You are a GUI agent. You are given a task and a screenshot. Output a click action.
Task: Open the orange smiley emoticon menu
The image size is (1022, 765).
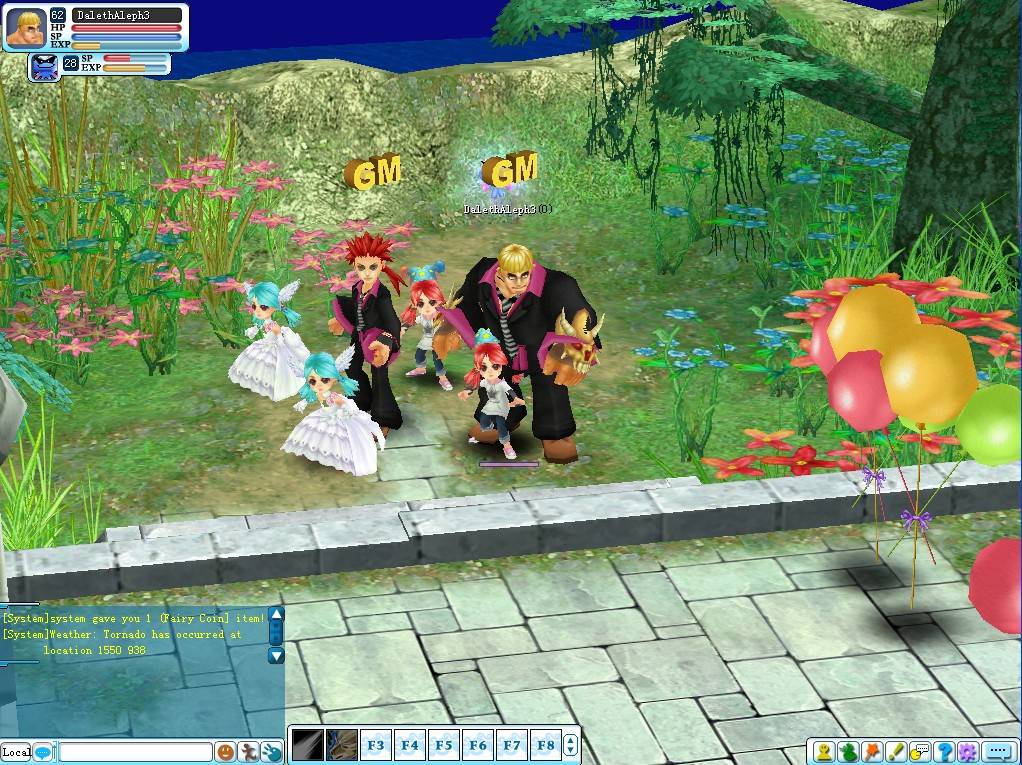click(226, 751)
